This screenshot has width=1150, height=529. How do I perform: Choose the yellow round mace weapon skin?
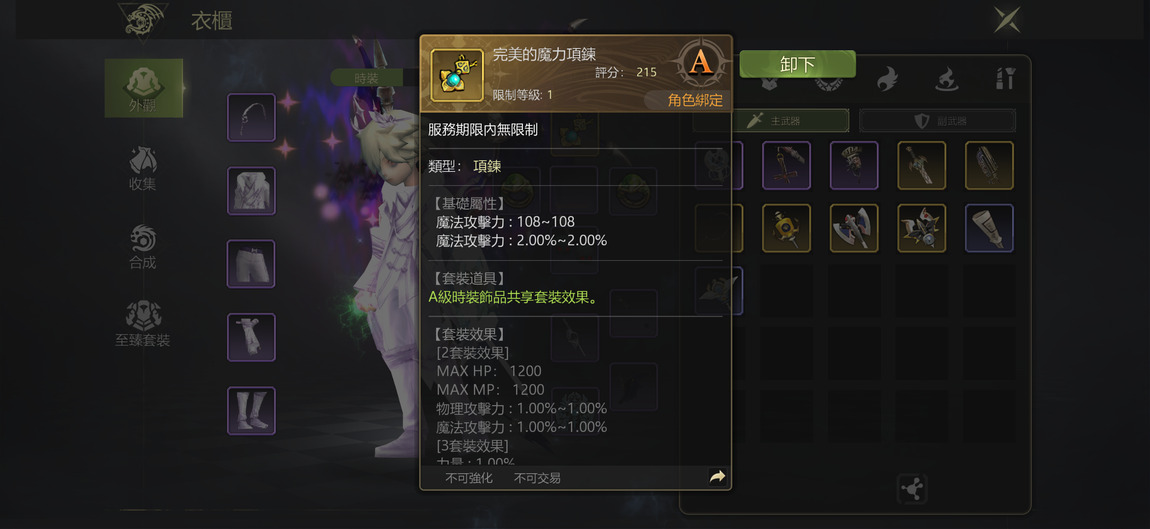786,228
